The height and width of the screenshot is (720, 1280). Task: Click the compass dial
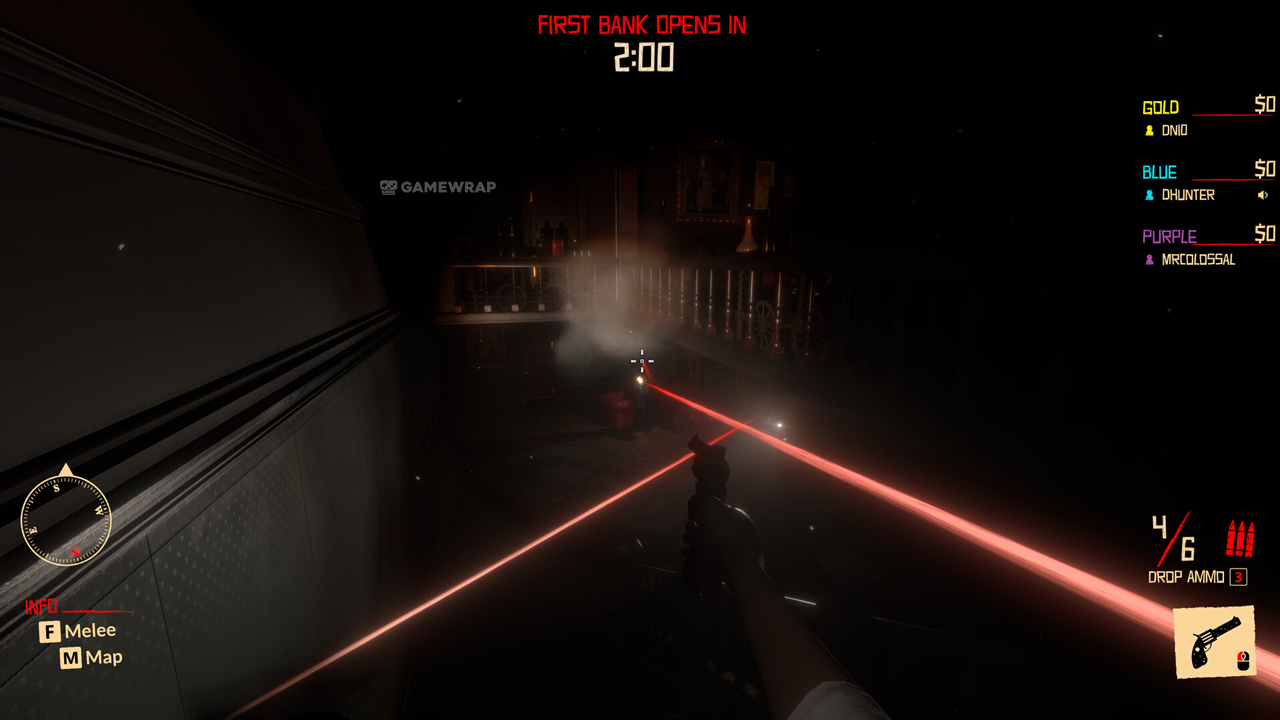point(66,519)
